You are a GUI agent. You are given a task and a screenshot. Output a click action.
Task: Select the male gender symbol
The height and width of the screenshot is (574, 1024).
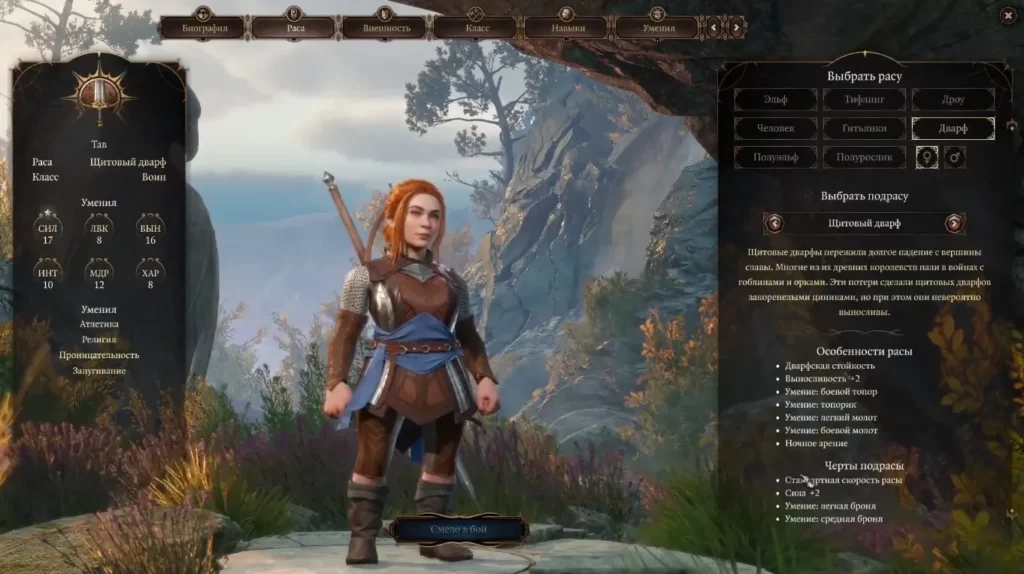click(x=955, y=157)
